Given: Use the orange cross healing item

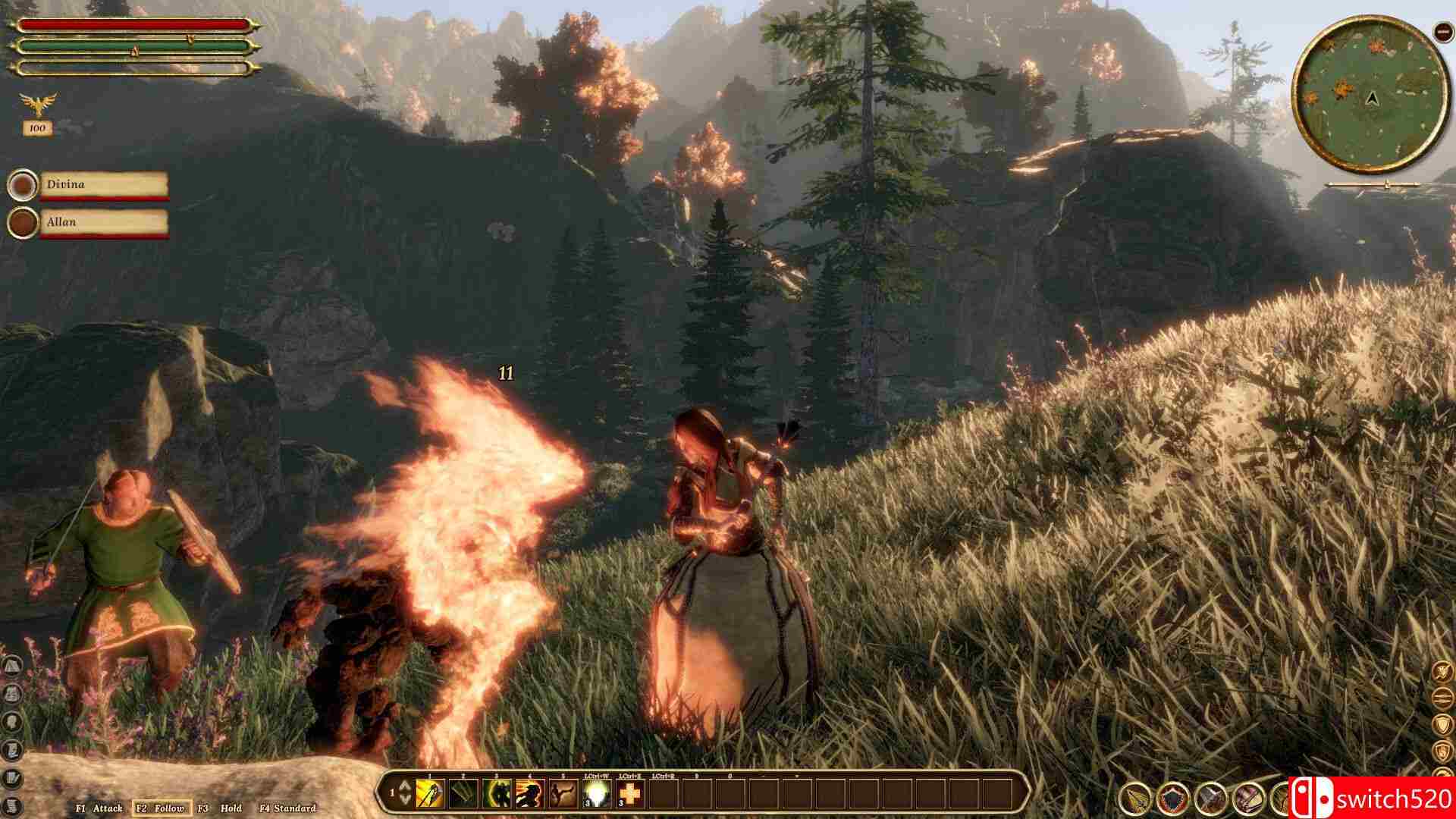Looking at the screenshot, I should 631,793.
